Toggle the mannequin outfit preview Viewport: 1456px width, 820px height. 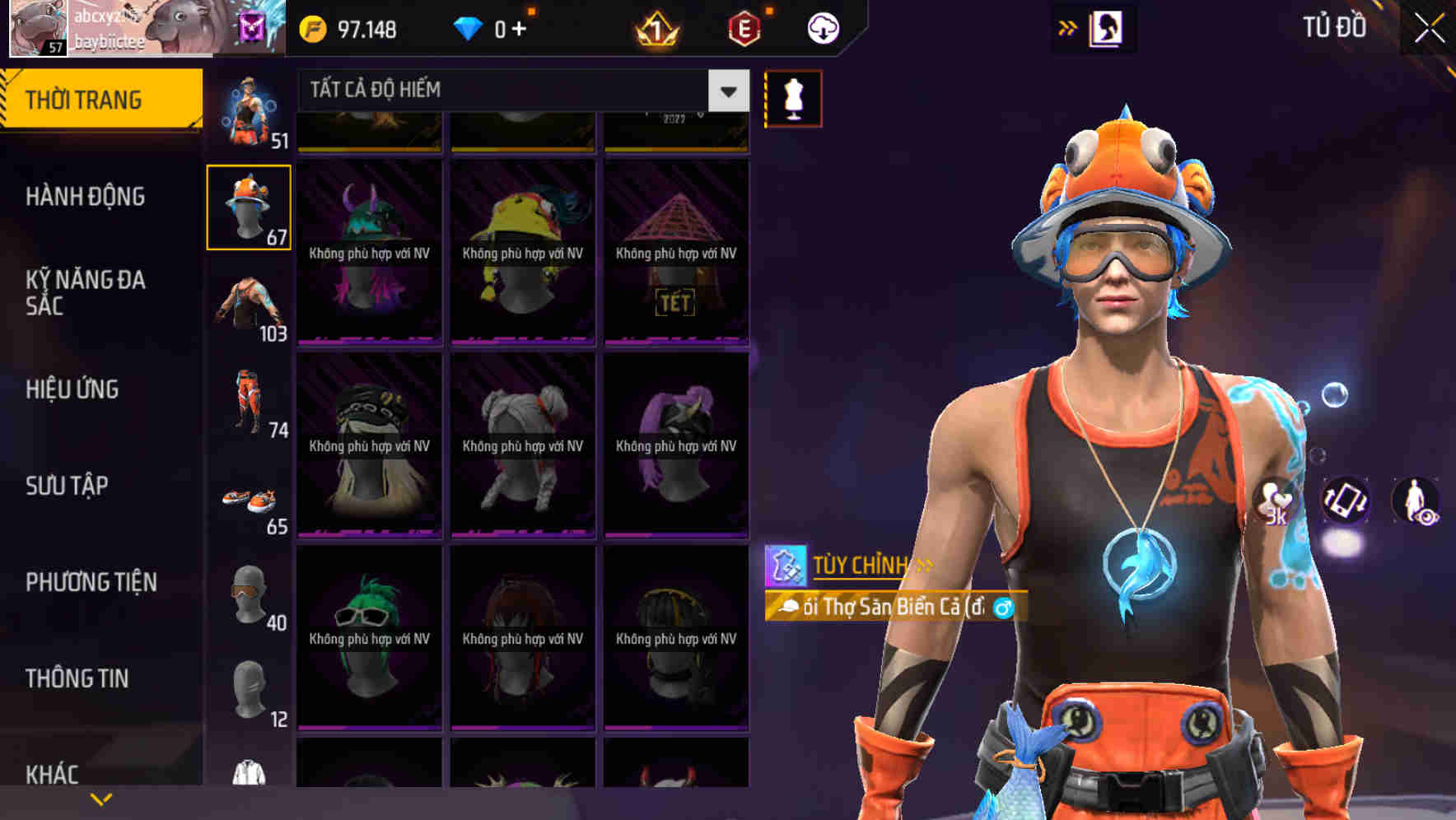pyautogui.click(x=792, y=97)
